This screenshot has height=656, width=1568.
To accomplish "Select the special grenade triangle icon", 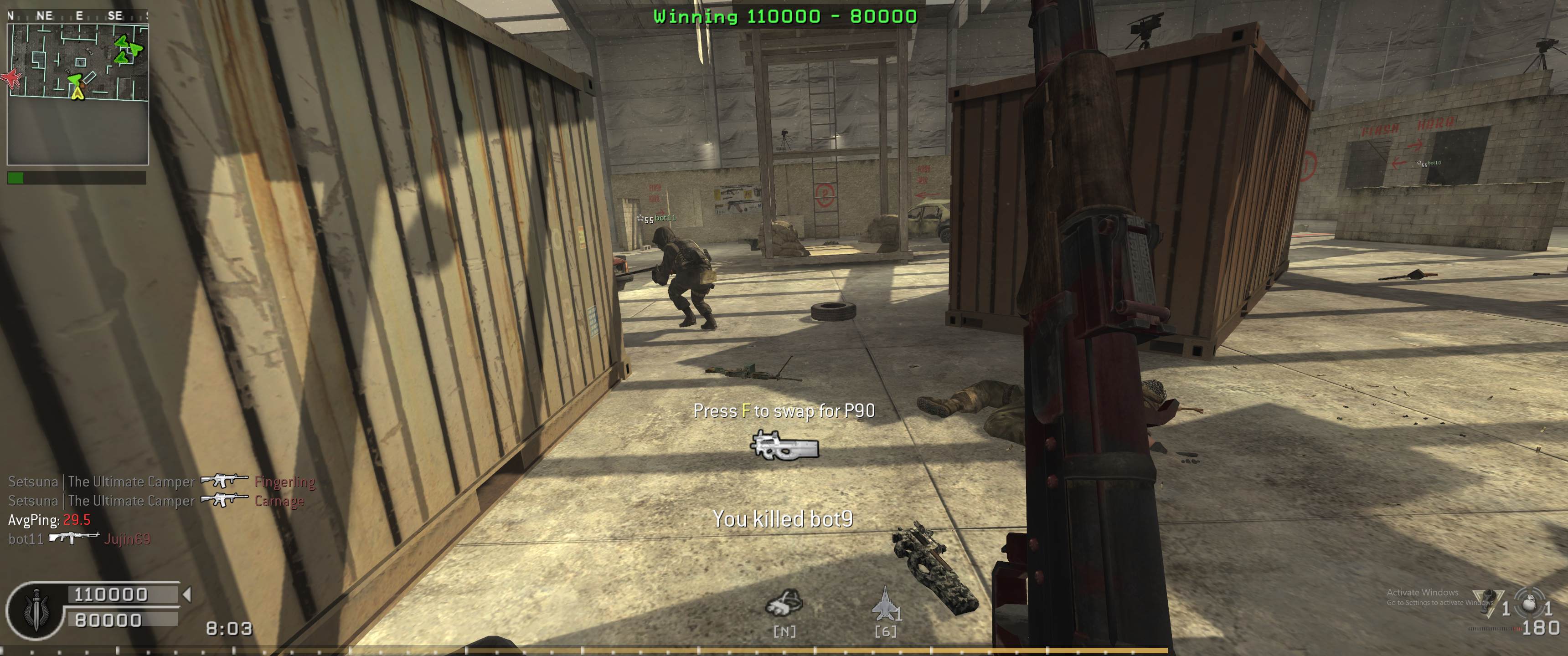I will [x=1485, y=604].
